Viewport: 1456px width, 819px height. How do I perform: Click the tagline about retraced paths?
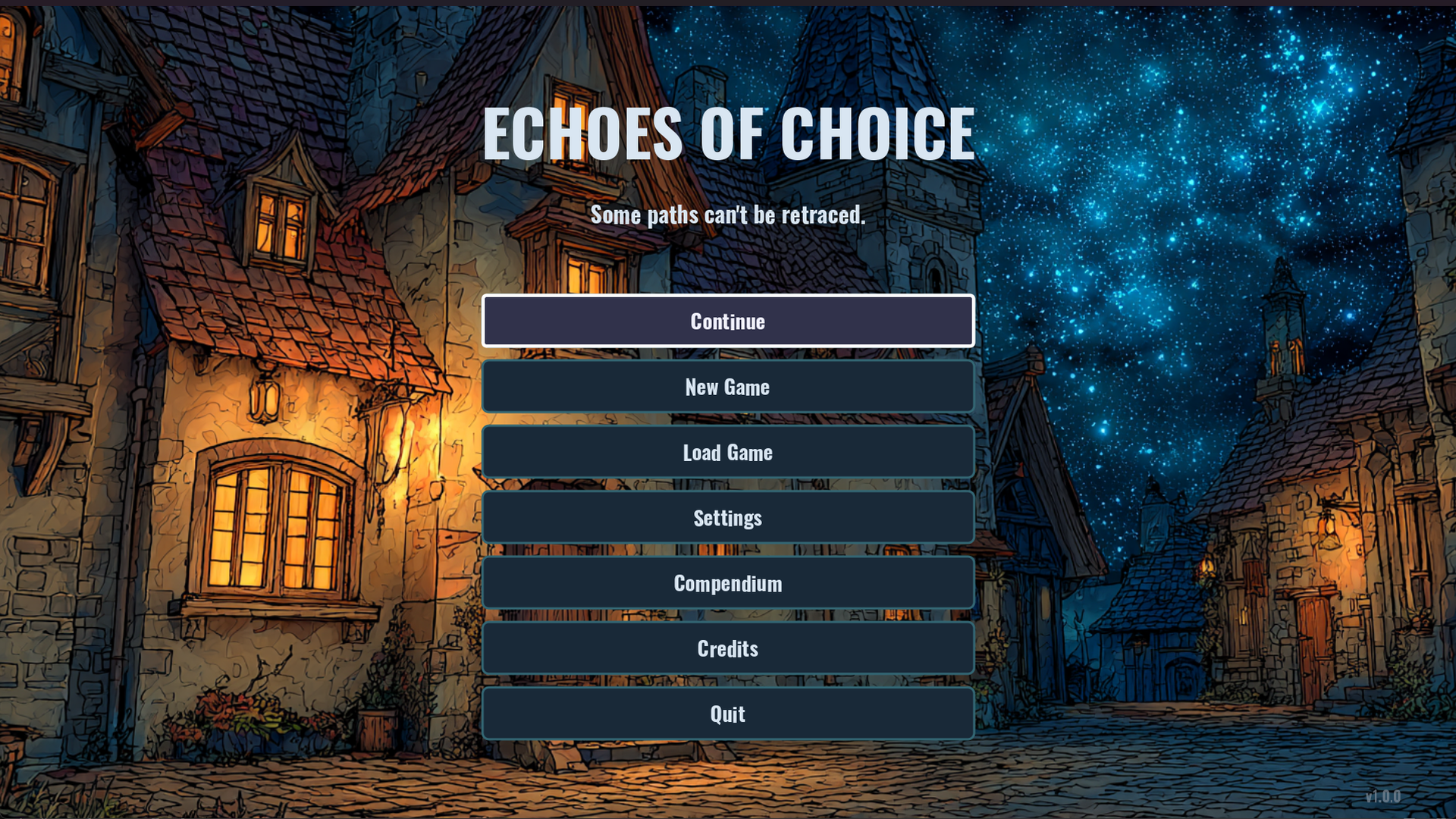(x=728, y=215)
